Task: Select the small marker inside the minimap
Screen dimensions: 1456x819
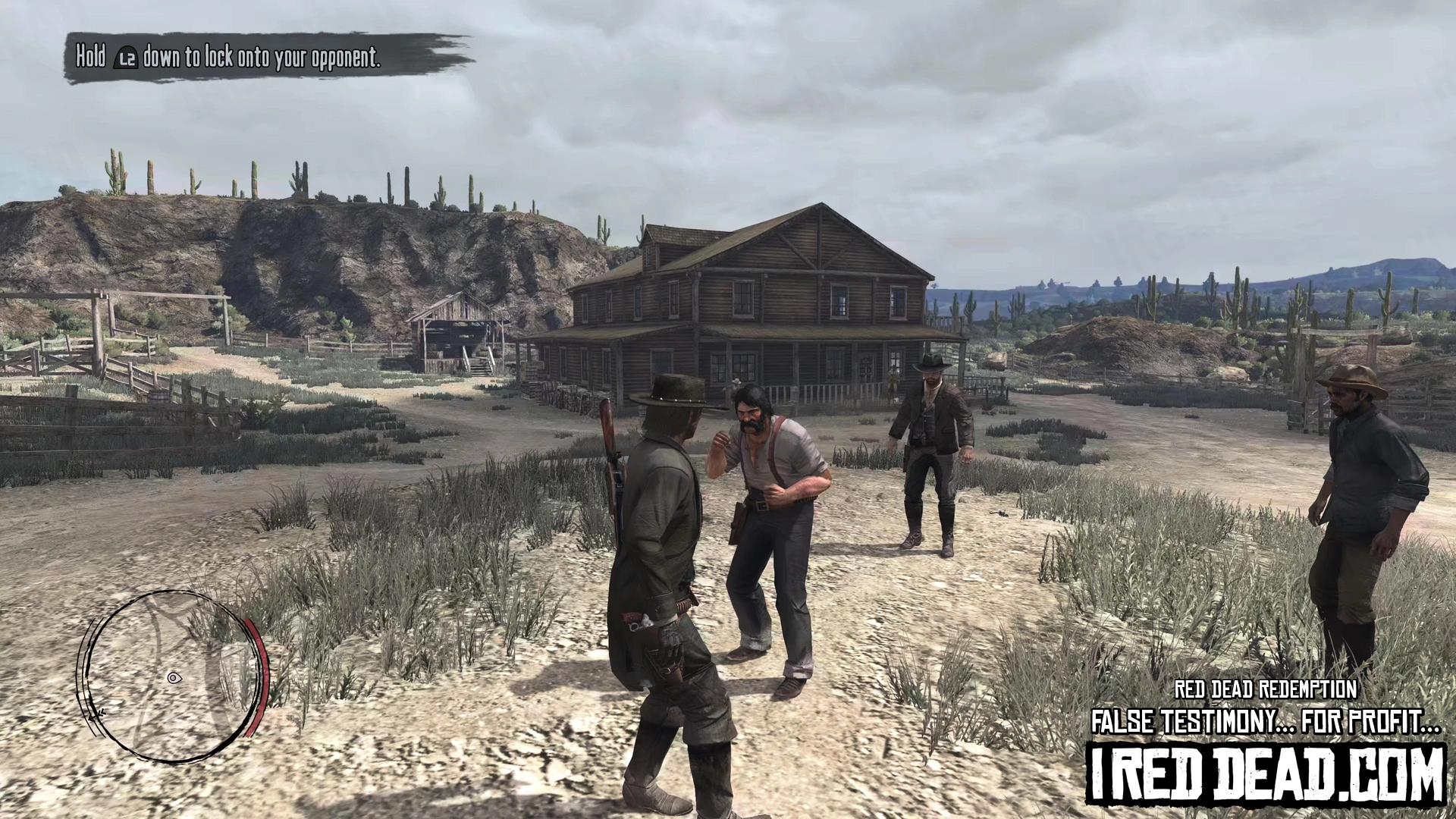Action: (174, 677)
